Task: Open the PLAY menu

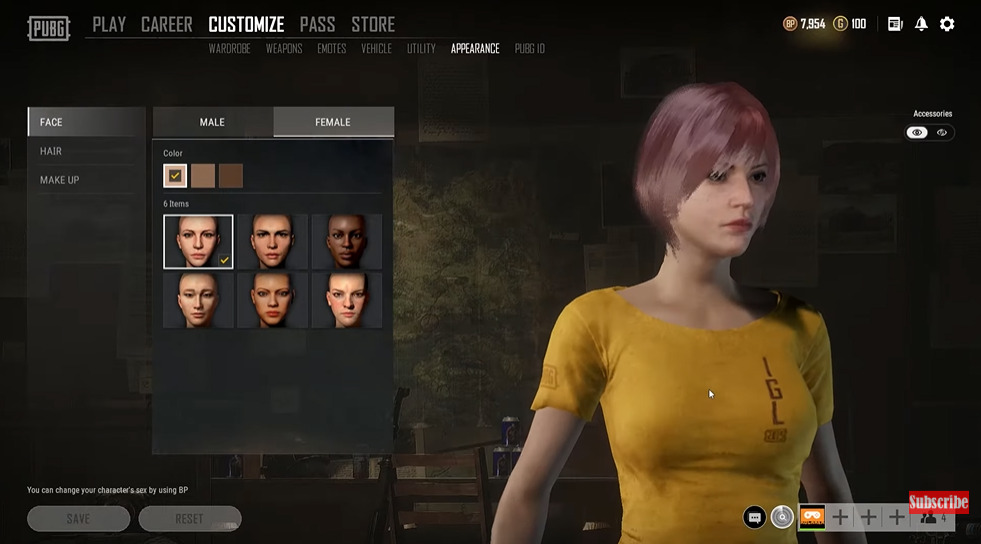Action: 109,24
